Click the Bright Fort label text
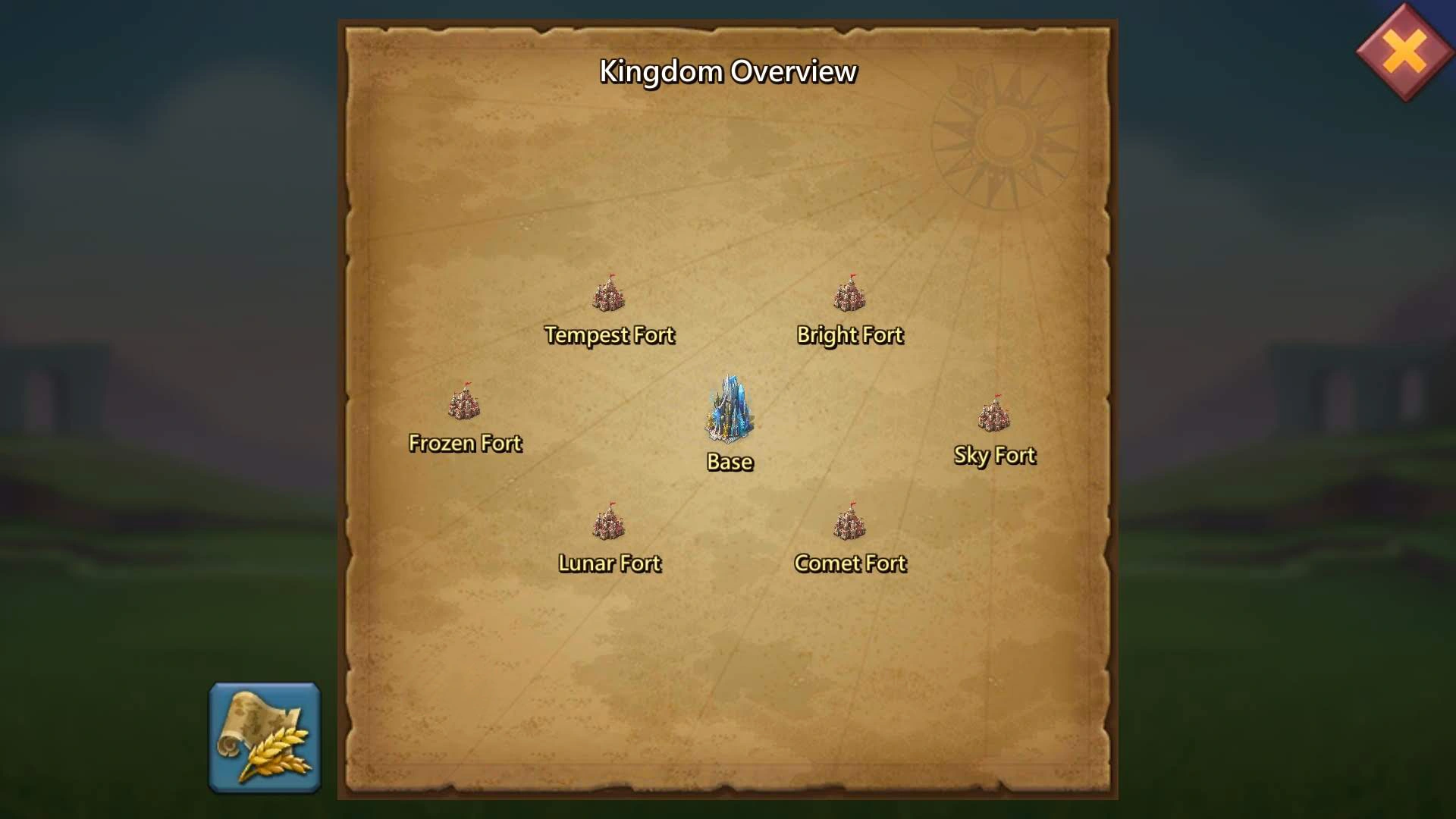This screenshot has height=819, width=1456. [849, 334]
